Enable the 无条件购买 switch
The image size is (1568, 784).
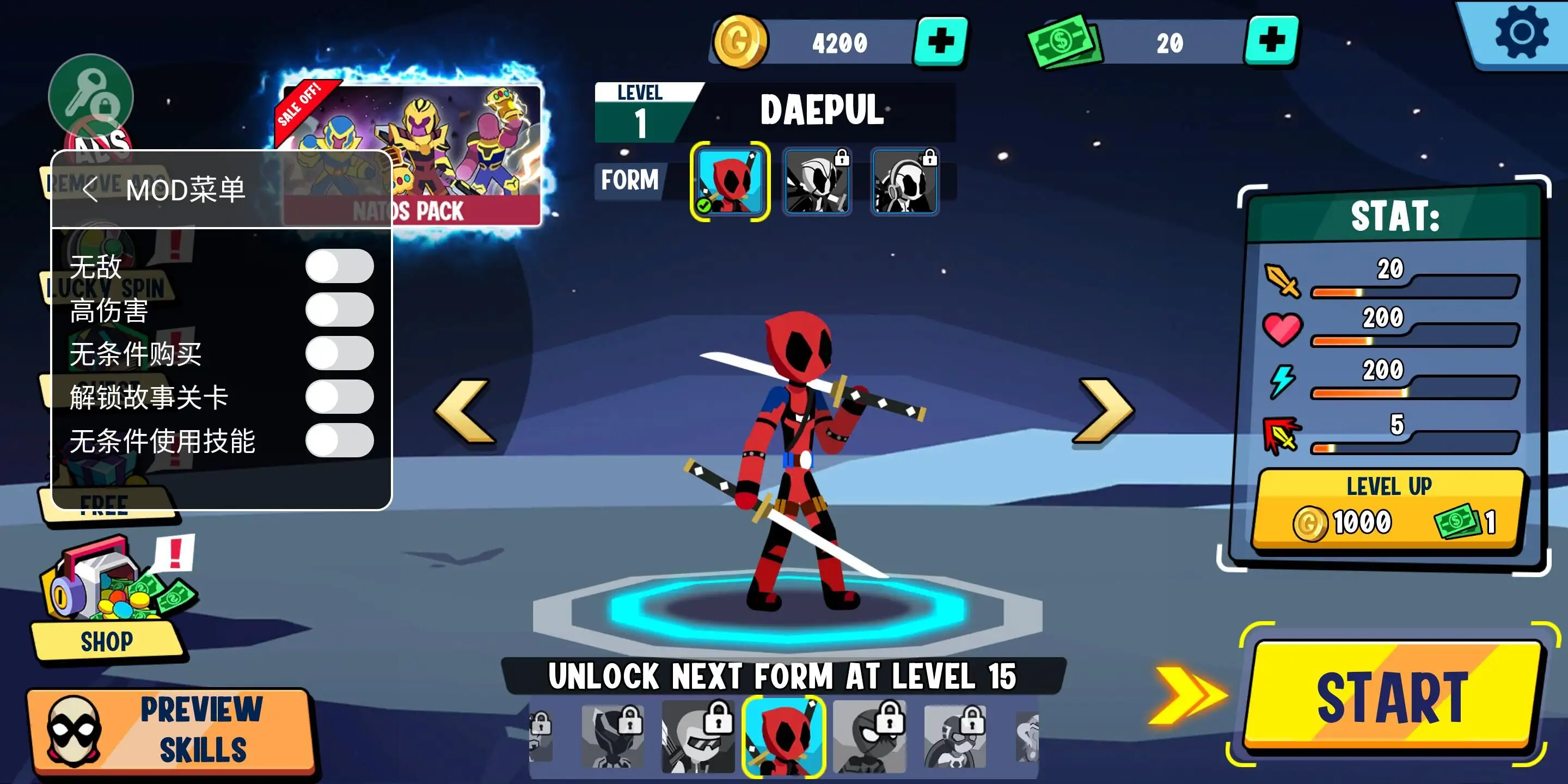339,354
